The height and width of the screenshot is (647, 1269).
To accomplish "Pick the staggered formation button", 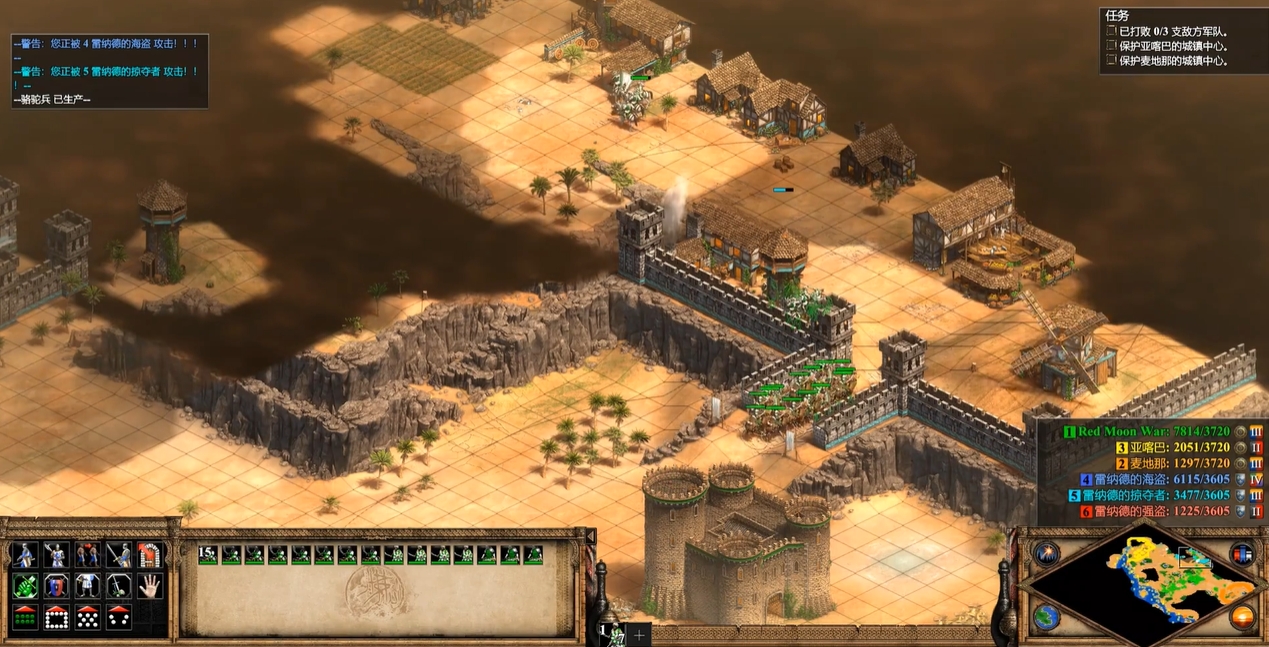I will tap(88, 617).
